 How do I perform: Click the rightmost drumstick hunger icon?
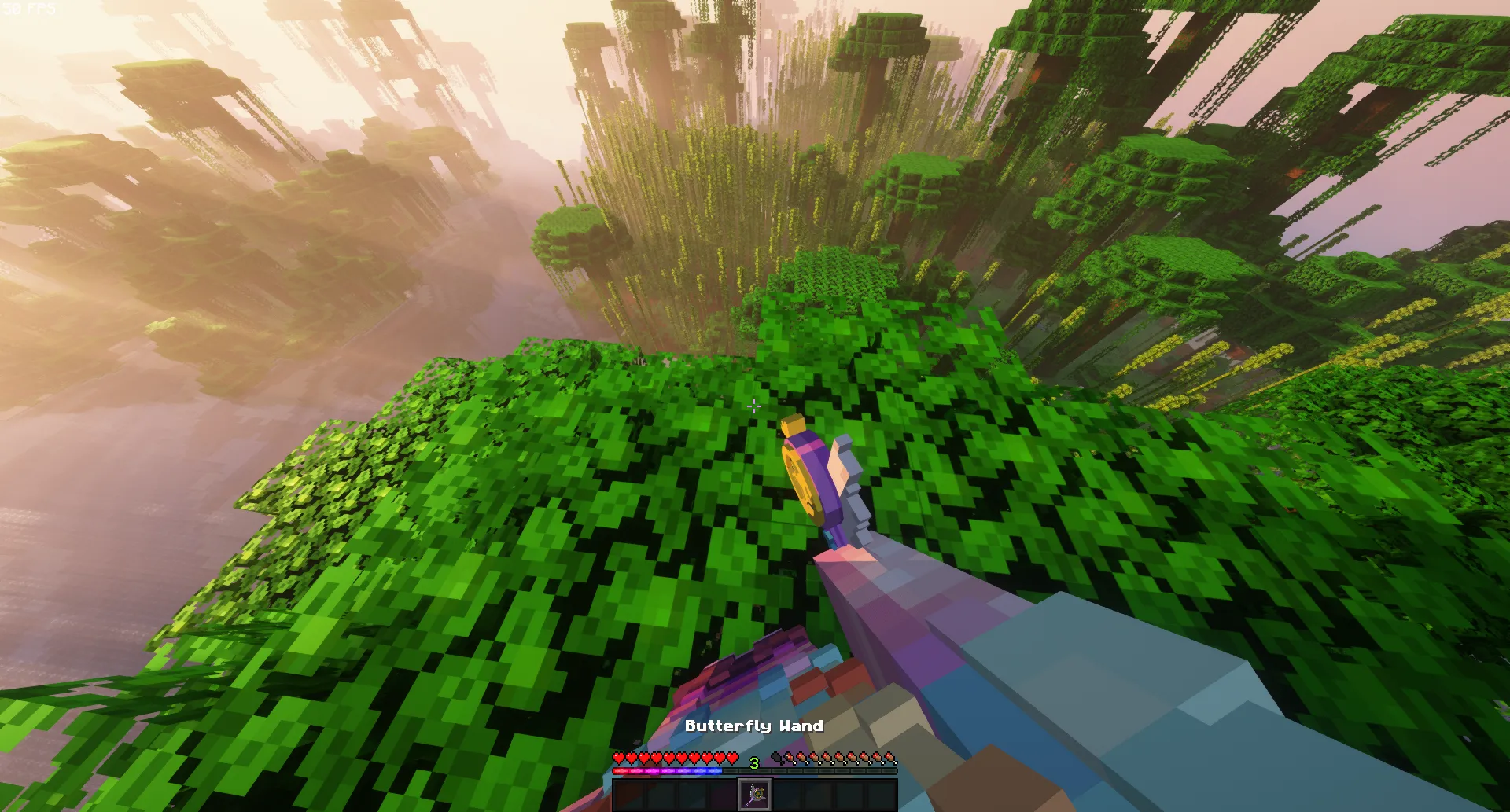pos(892,757)
